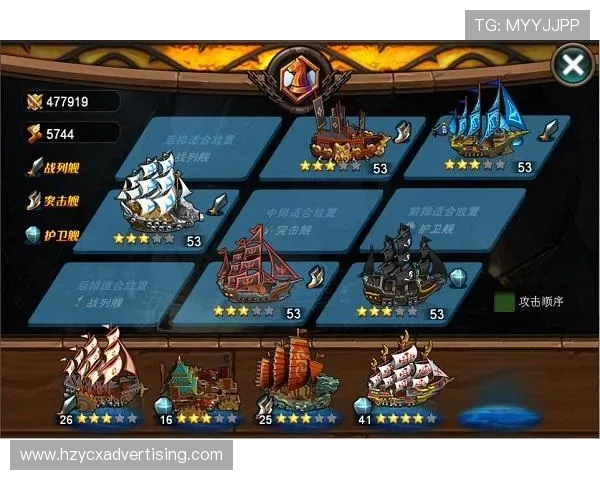Select the red-sailed ship in the formation
Viewport: 600px width, 480px height.
257,277
